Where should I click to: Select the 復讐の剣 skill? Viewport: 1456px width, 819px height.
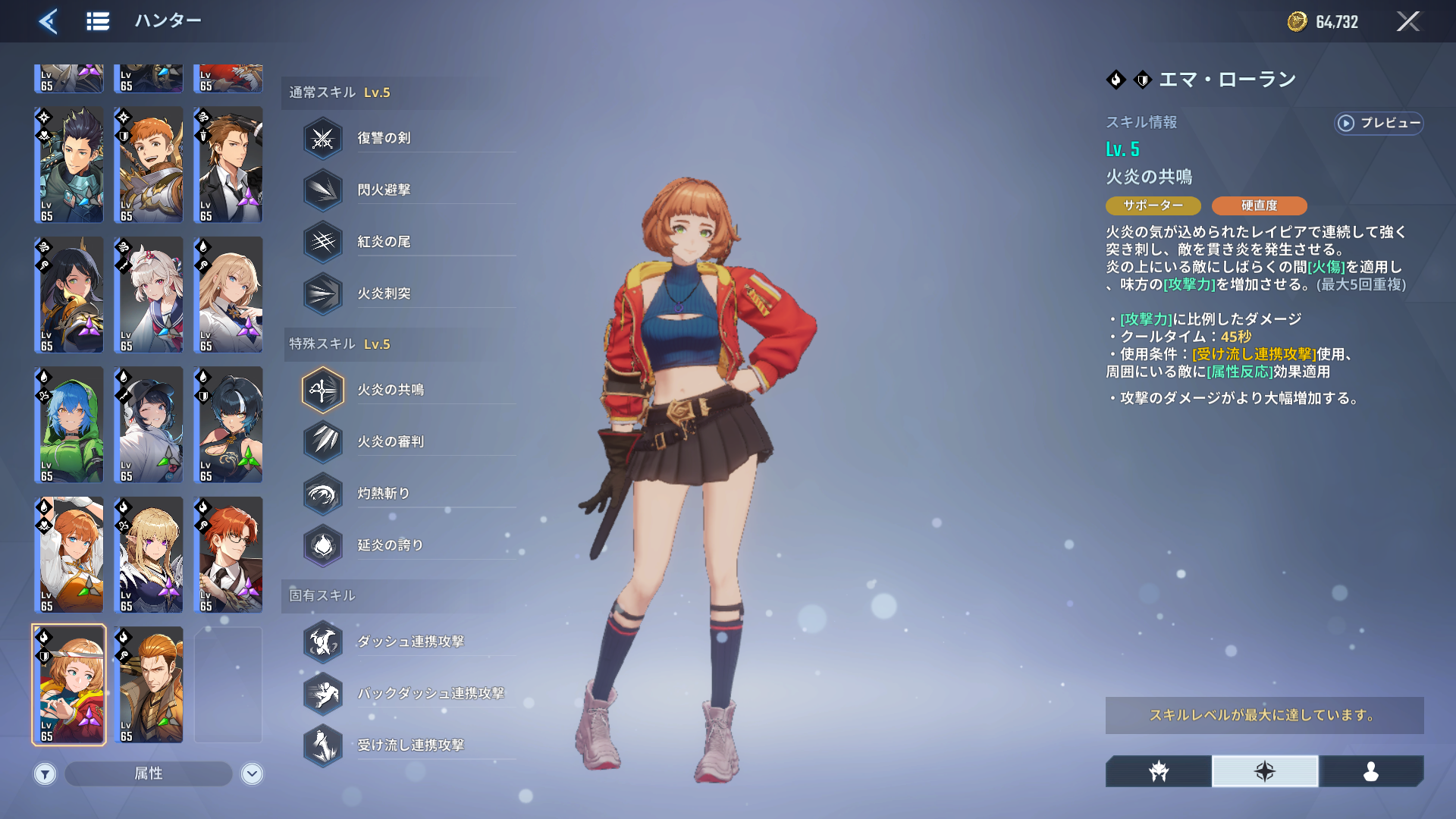click(384, 138)
